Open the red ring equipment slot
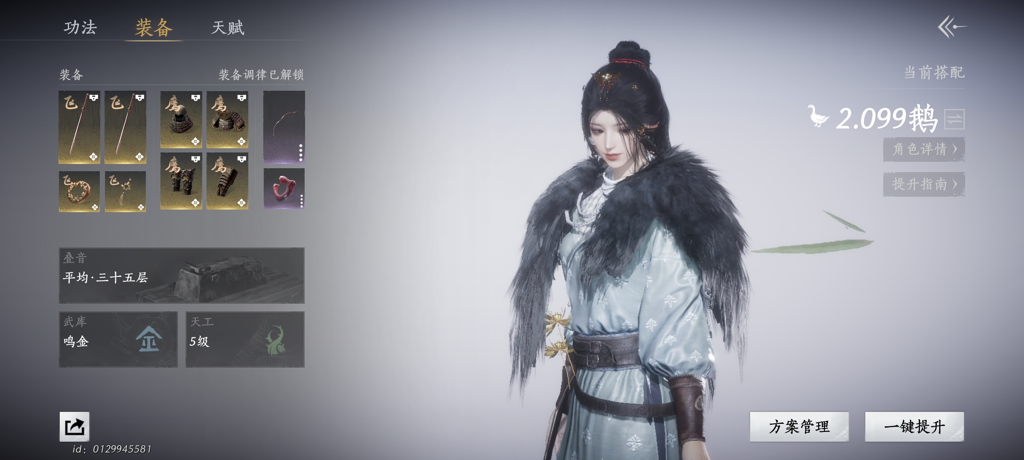 click(284, 188)
